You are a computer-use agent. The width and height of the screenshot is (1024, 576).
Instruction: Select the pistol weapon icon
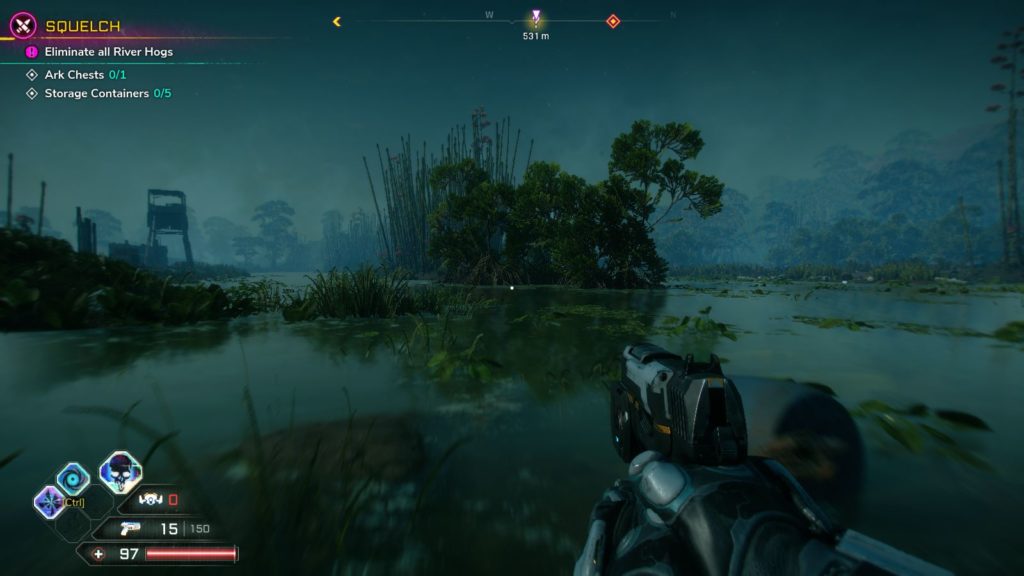[x=129, y=529]
